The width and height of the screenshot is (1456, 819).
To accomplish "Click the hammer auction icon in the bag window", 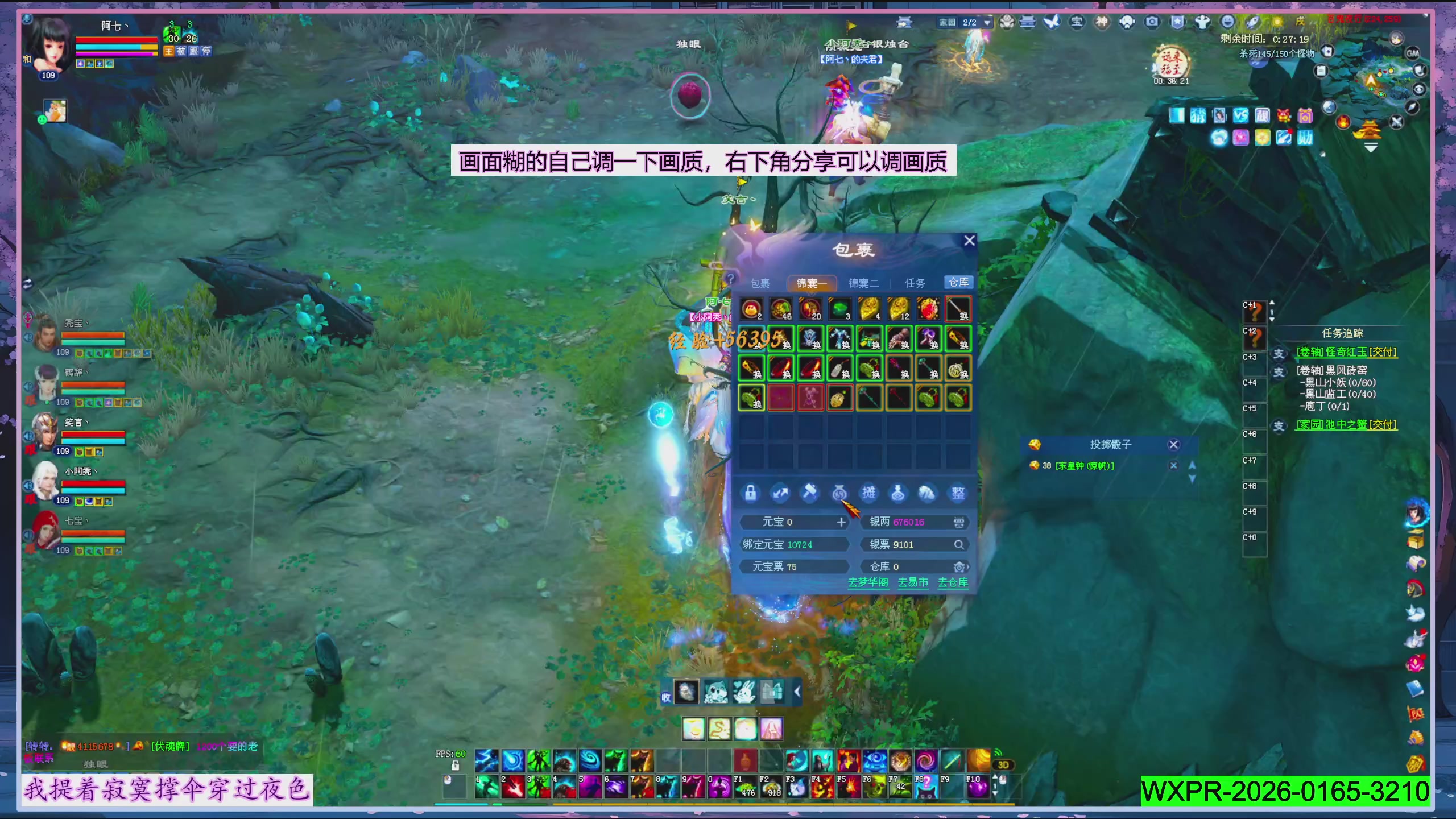I will [x=810, y=493].
